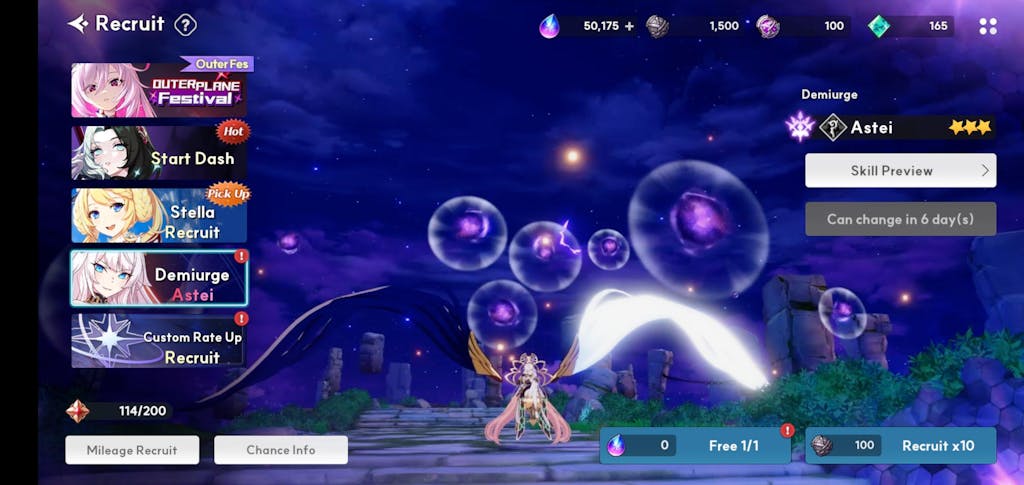Open the four-dot menu grid icon
This screenshot has width=1024, height=485.
[988, 26]
